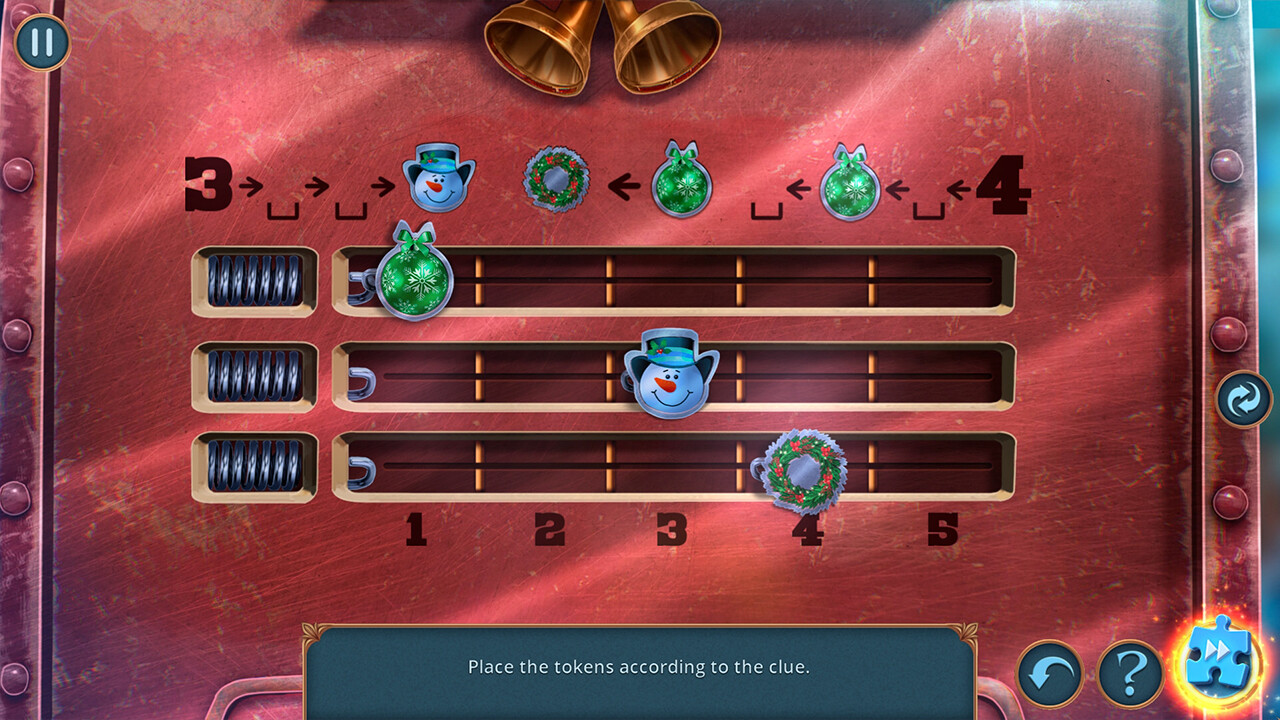Image resolution: width=1280 pixels, height=720 pixels.
Task: Pause the game
Action: tap(42, 43)
